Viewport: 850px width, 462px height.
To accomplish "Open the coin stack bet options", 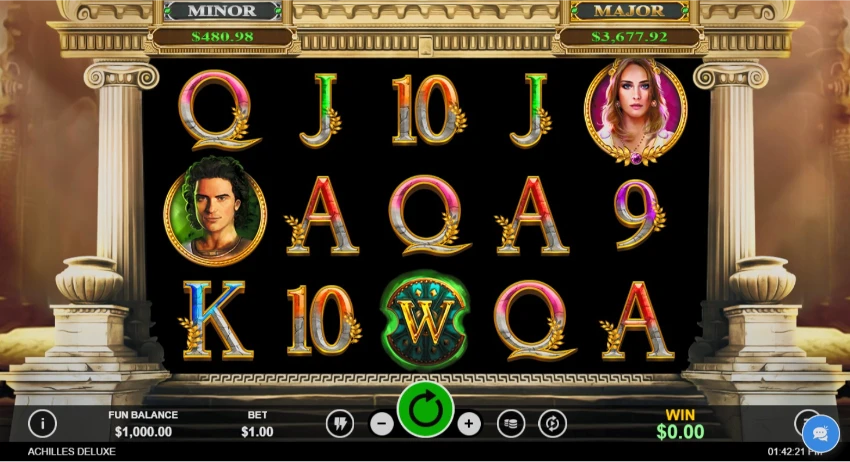I will coord(510,424).
